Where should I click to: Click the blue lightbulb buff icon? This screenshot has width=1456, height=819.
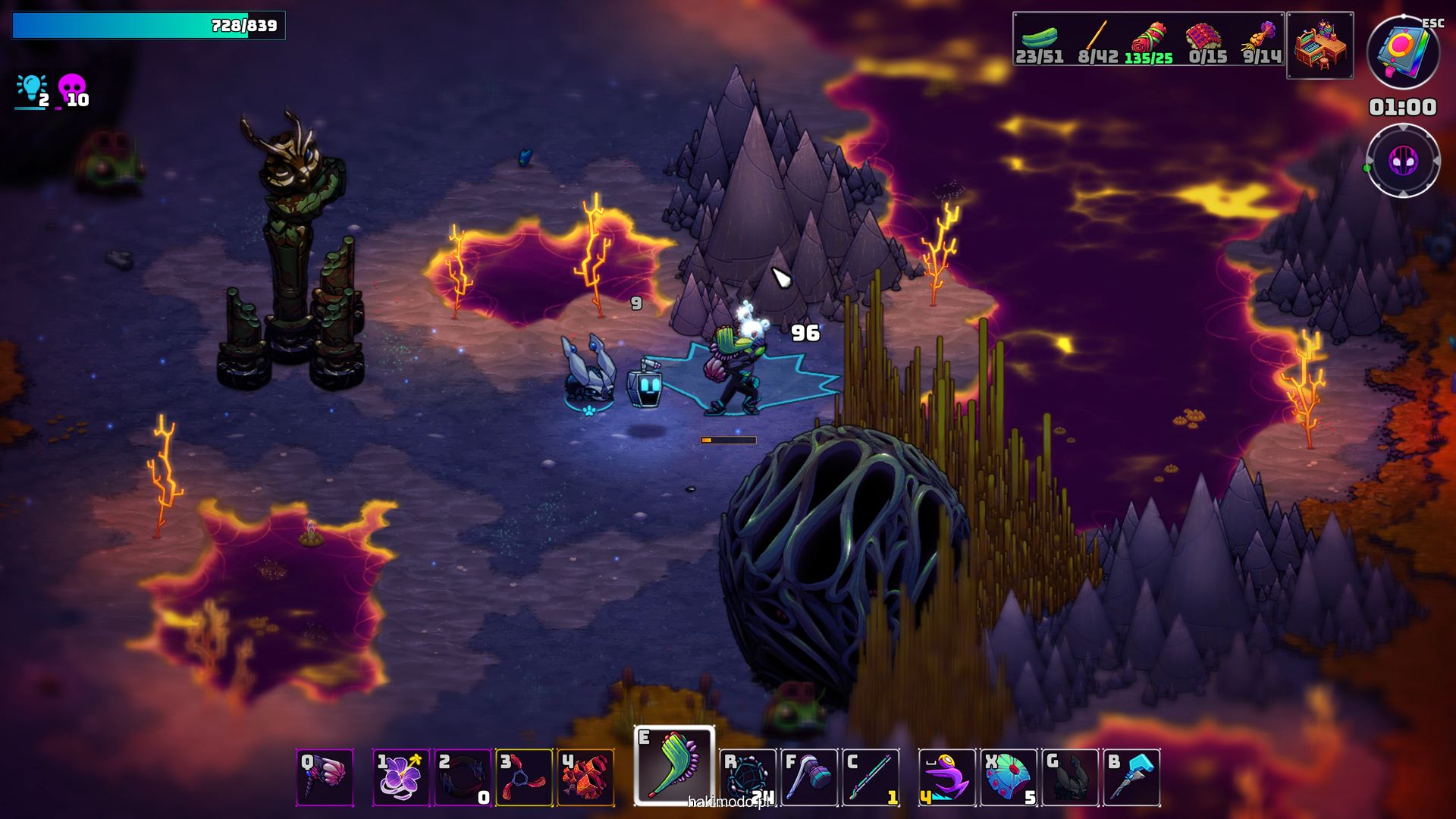pyautogui.click(x=32, y=89)
